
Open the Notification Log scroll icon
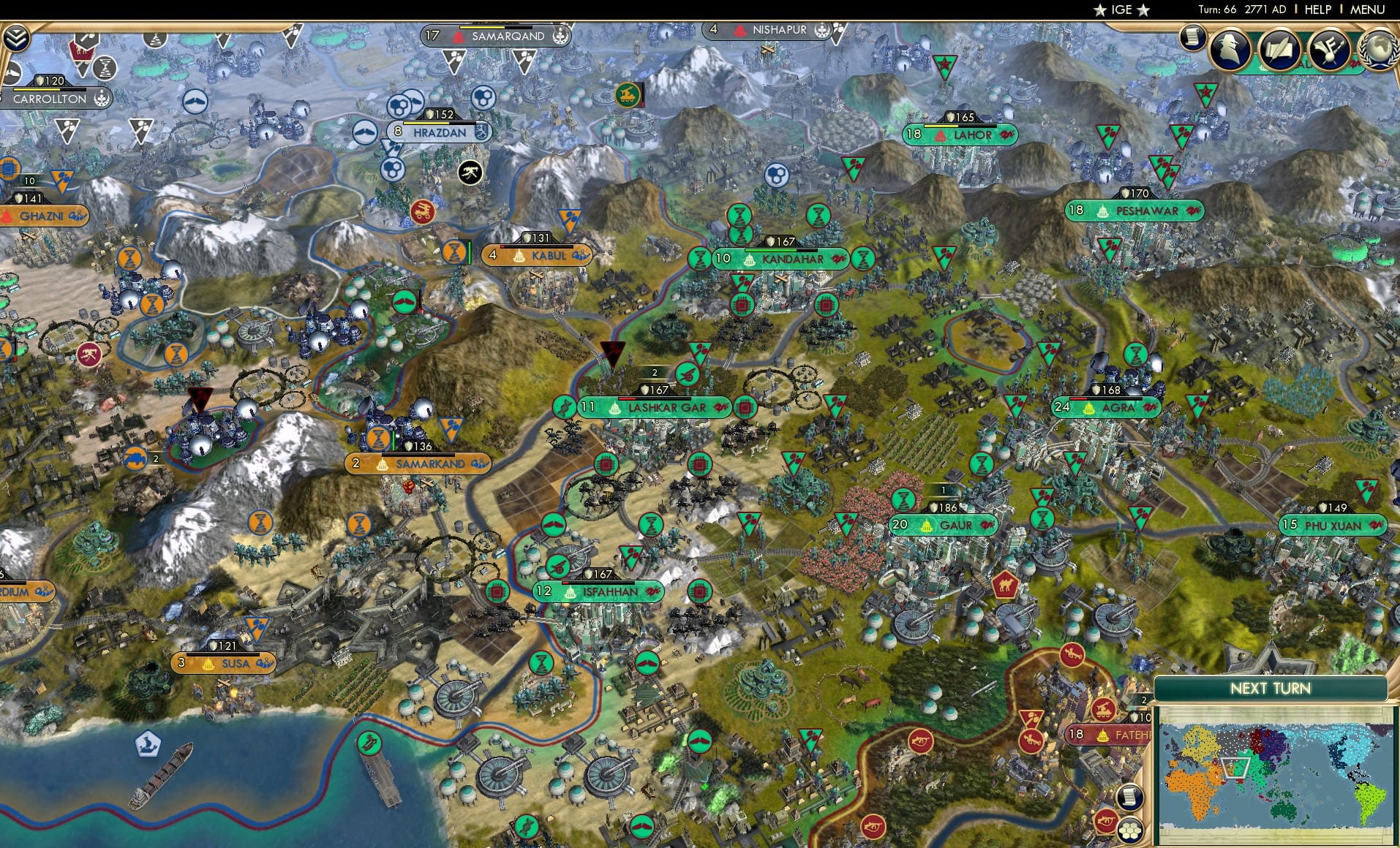tap(1193, 38)
